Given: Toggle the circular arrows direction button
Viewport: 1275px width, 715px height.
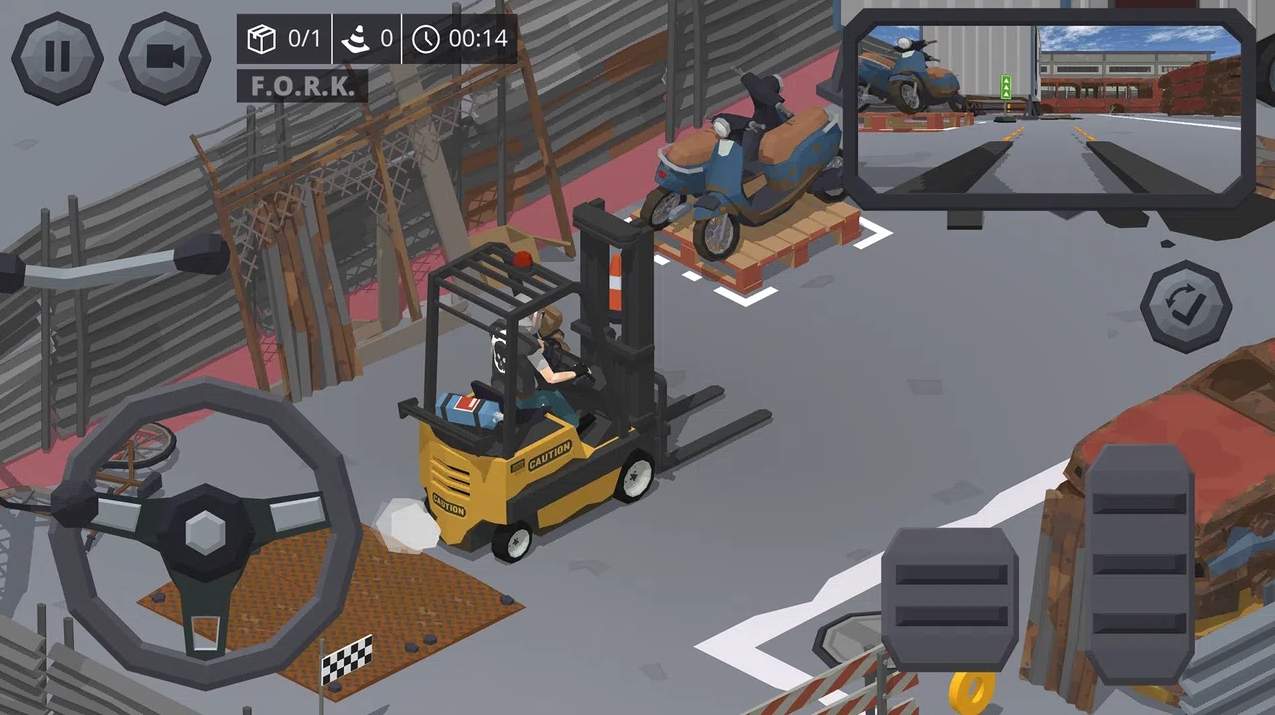Looking at the screenshot, I should tap(1186, 306).
